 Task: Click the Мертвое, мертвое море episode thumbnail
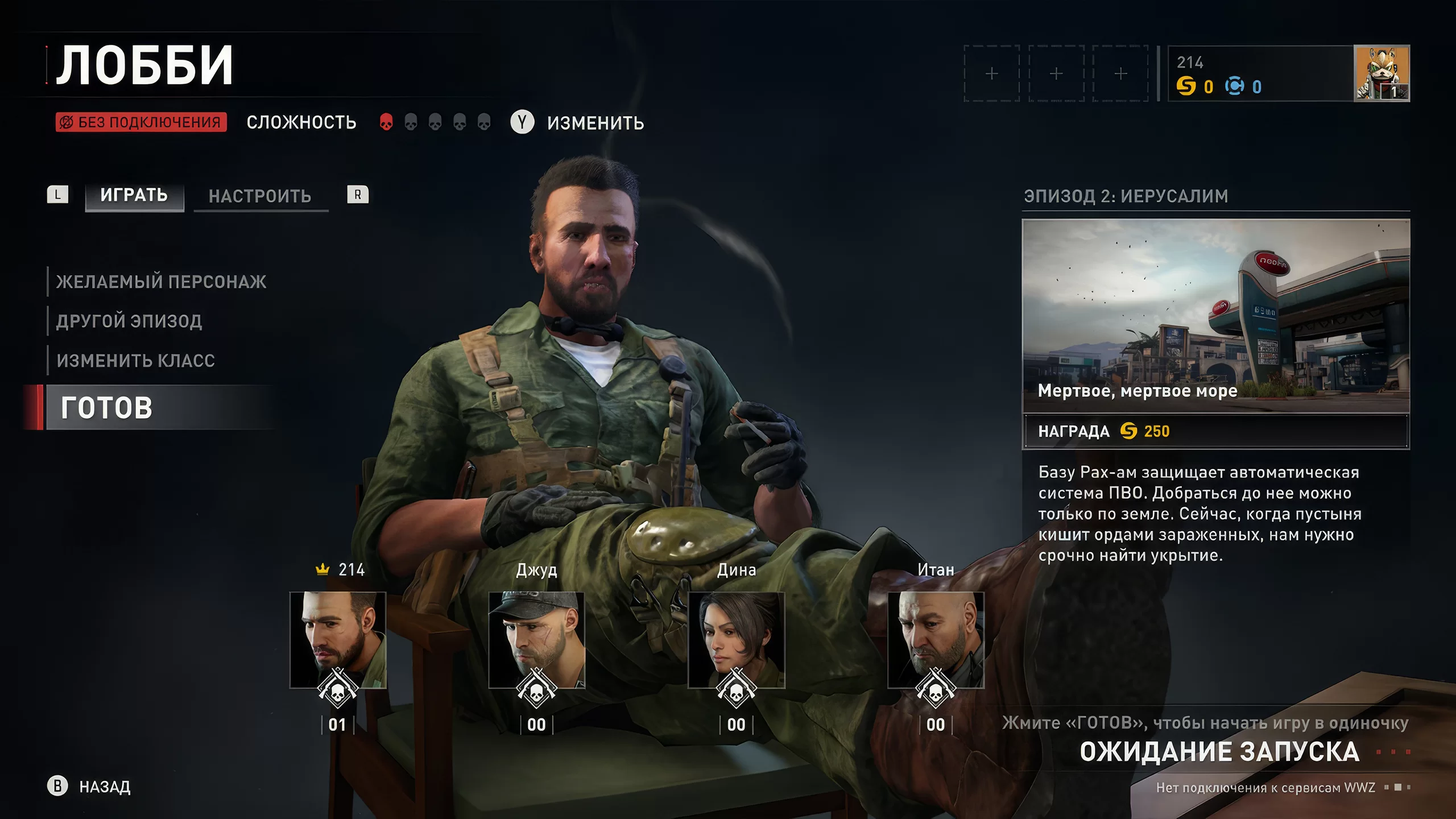(1216, 316)
